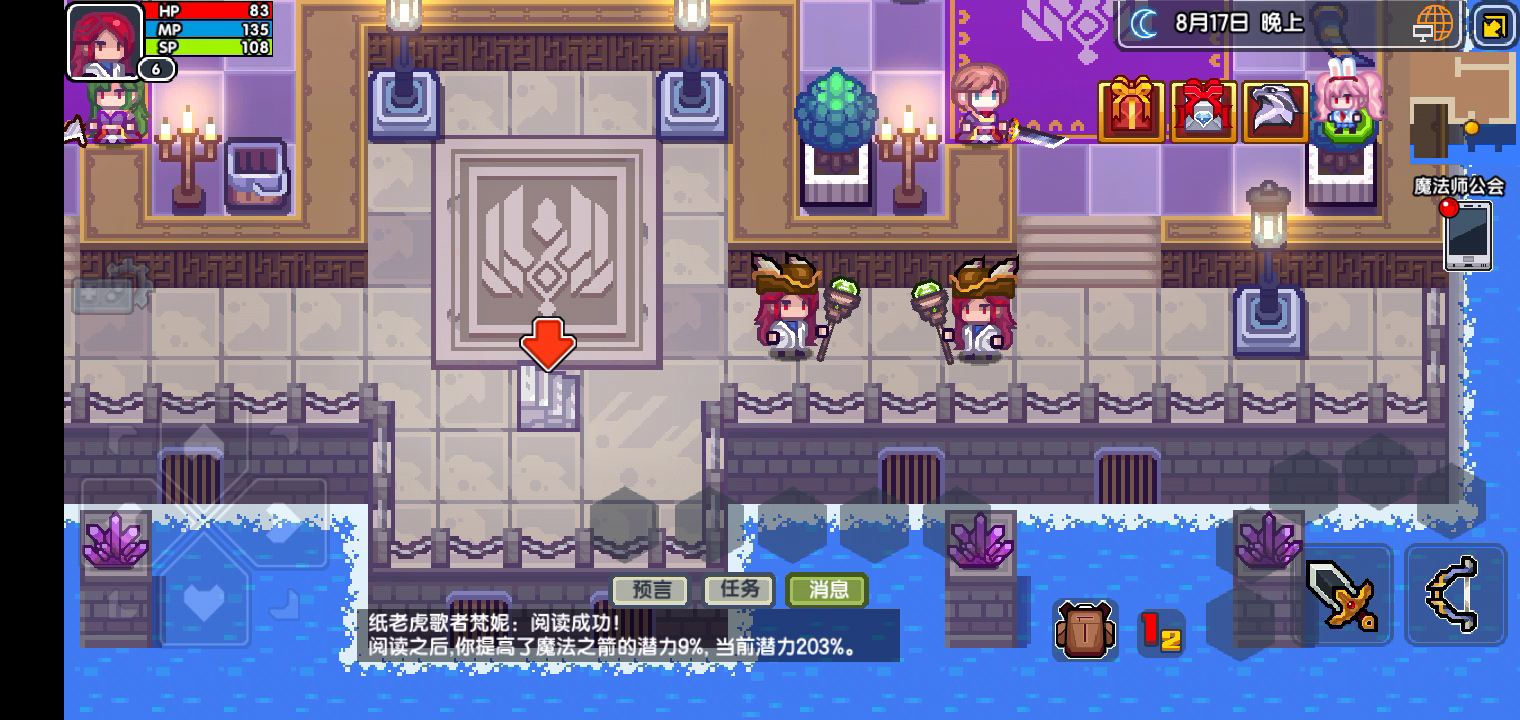1520x720 pixels.
Task: Tap the date display showing 8月17日 晚上
Action: pyautogui.click(x=1238, y=24)
